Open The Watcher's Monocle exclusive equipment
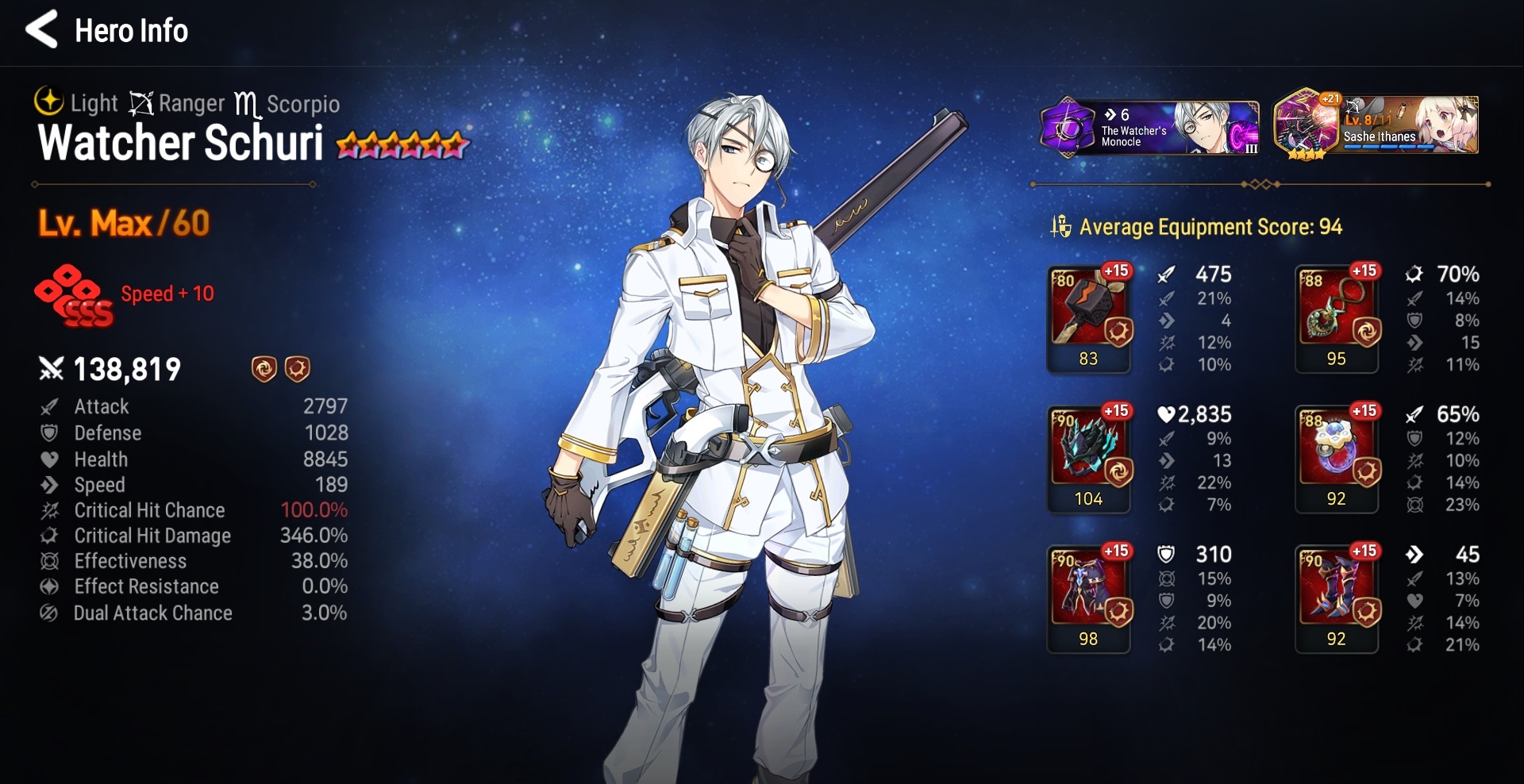 coord(1149,127)
